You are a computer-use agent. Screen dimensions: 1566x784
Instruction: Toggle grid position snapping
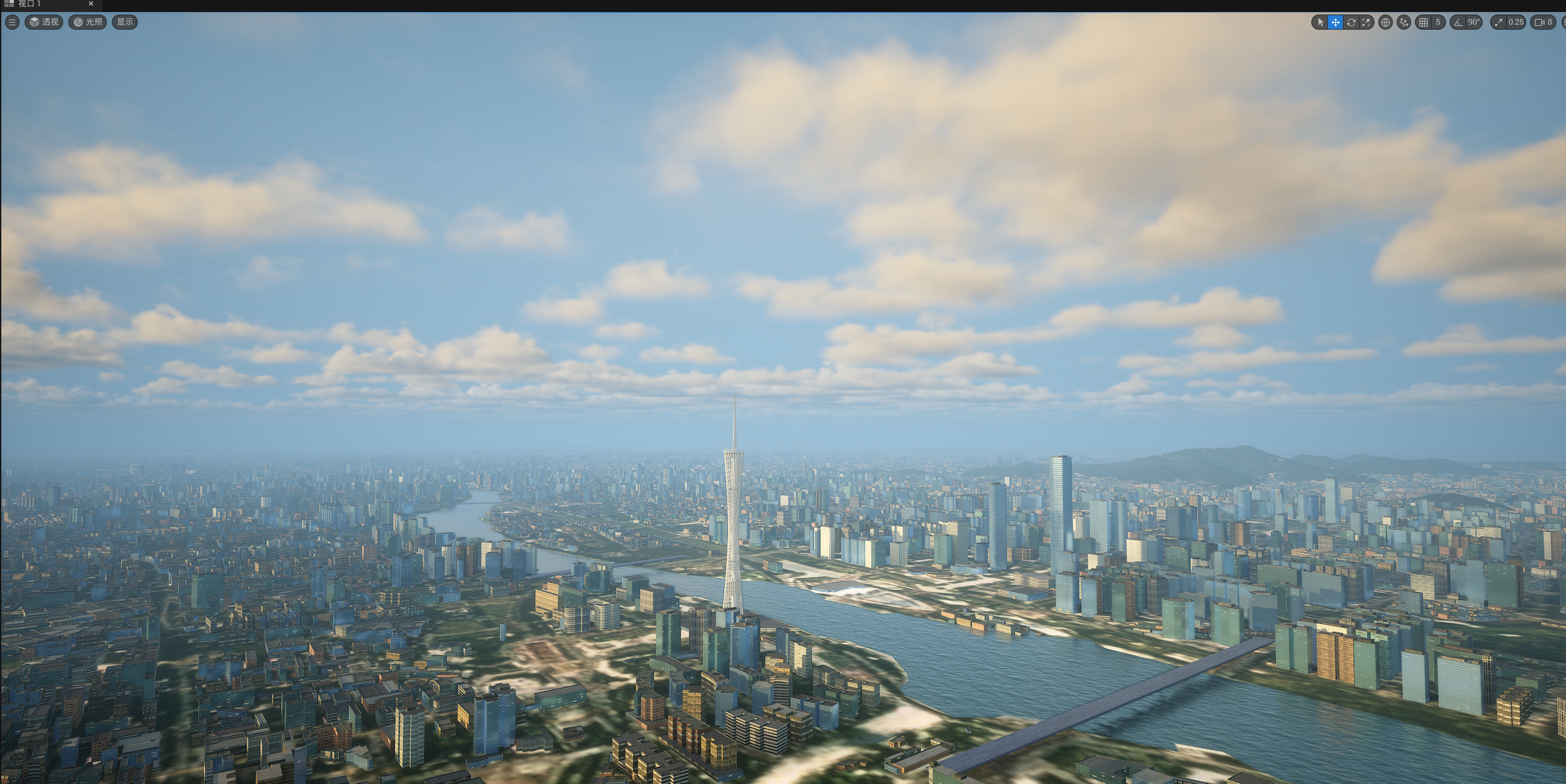tap(1423, 22)
